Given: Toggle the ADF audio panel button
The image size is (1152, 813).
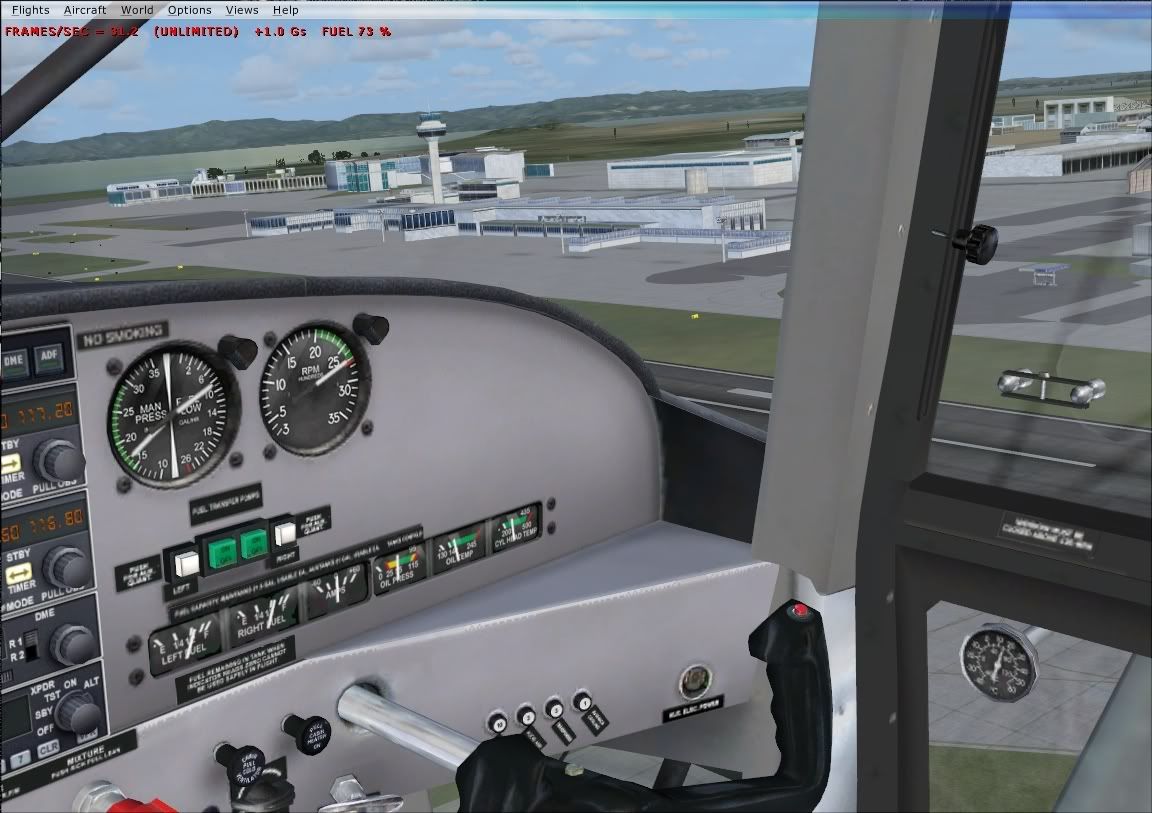Looking at the screenshot, I should tap(47, 355).
